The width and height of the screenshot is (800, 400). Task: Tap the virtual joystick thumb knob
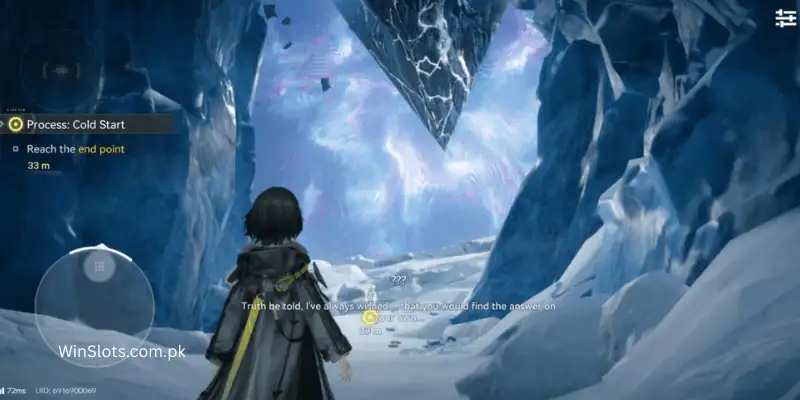[98, 266]
